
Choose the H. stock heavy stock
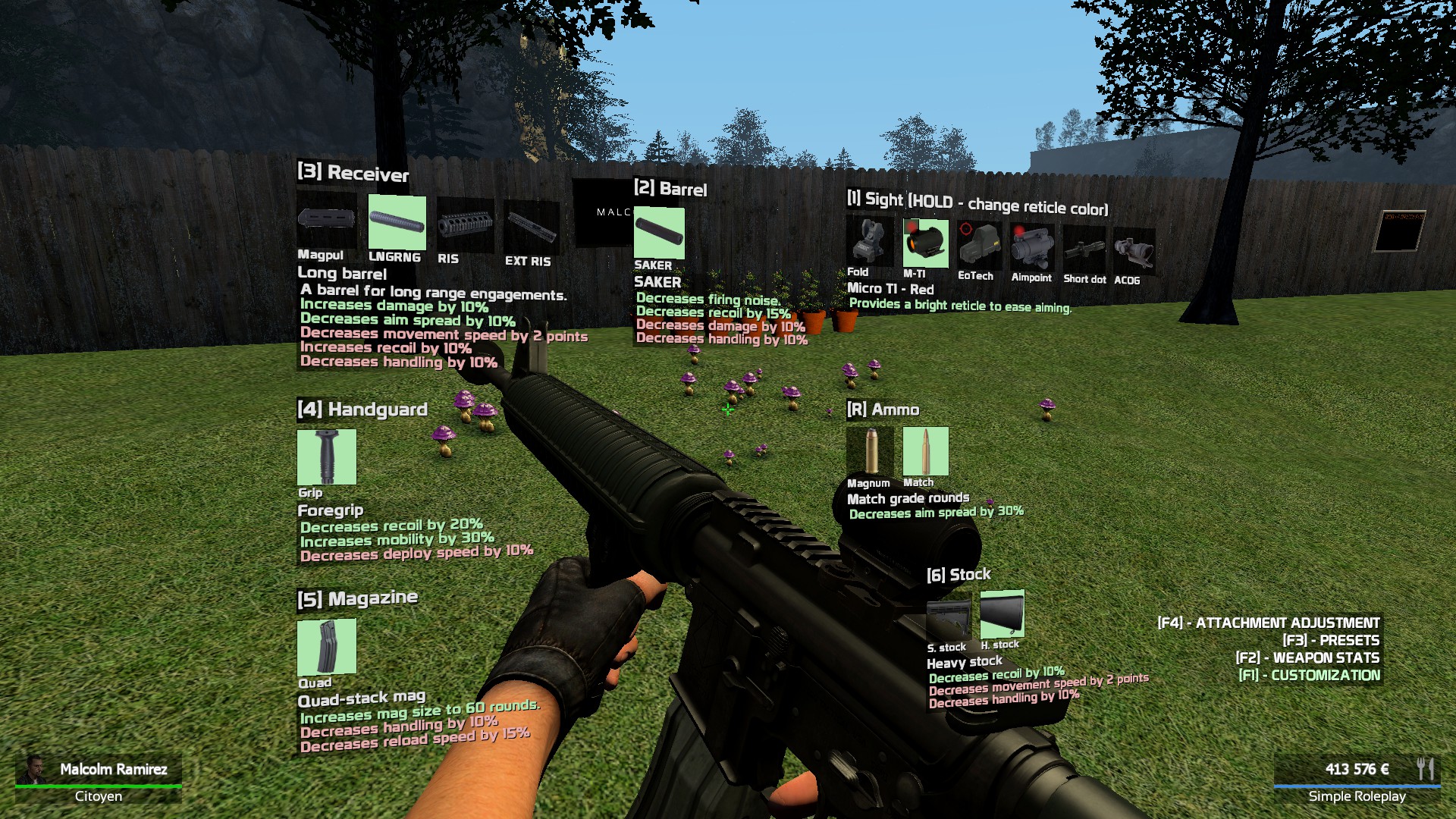click(1002, 615)
